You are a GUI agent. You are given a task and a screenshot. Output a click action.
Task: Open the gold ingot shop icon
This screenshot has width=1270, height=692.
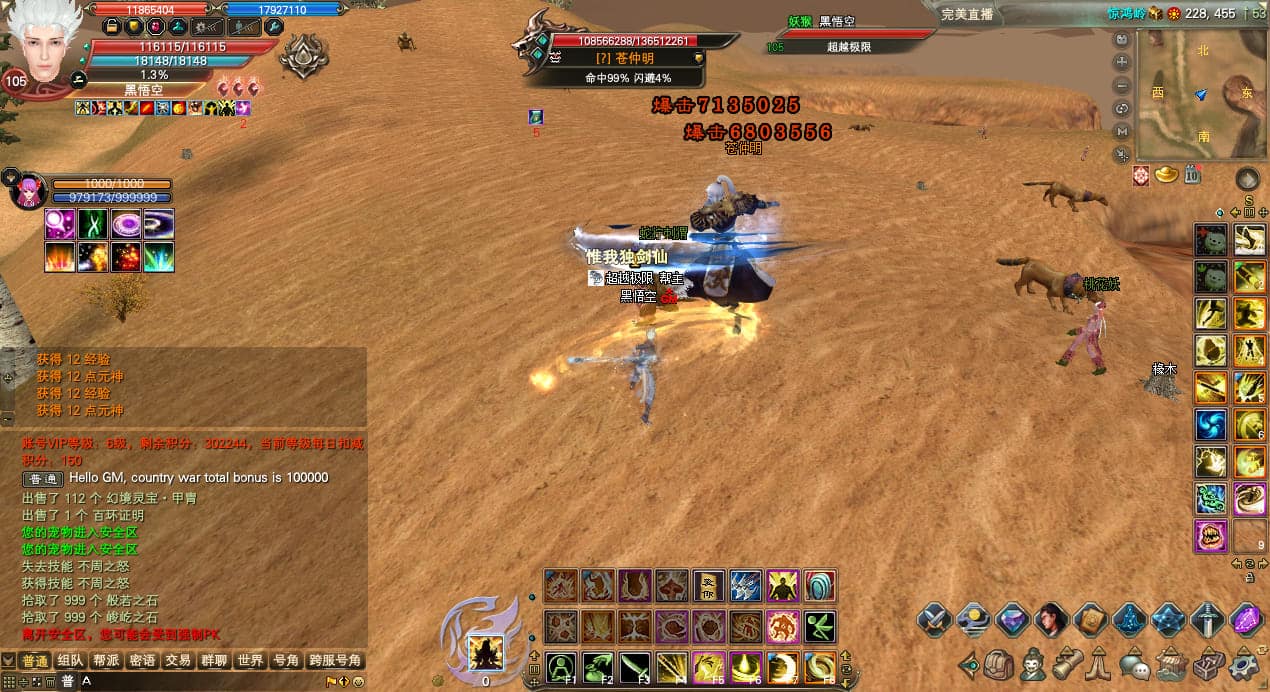1166,175
